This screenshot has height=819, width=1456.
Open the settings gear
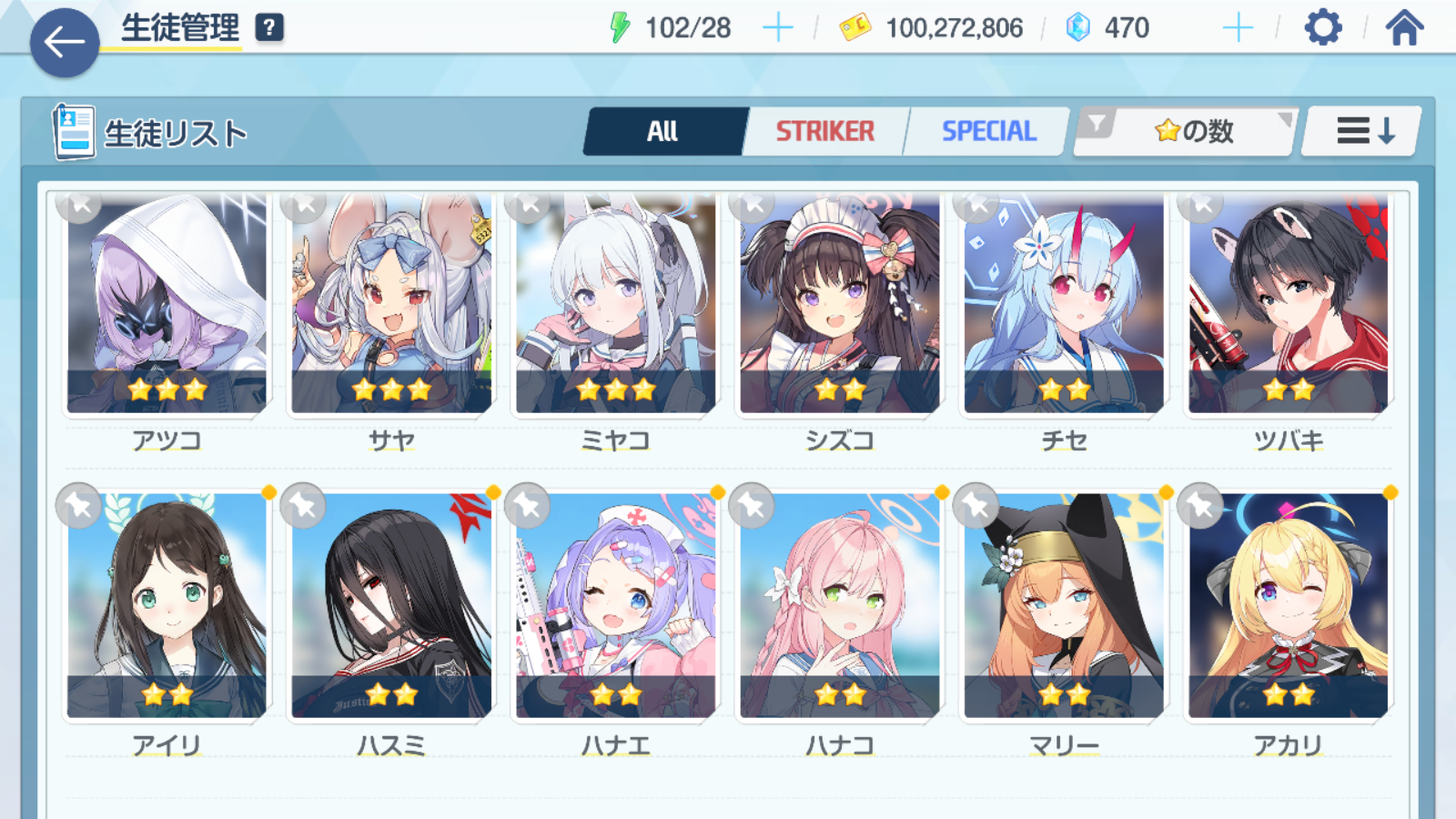click(x=1322, y=28)
